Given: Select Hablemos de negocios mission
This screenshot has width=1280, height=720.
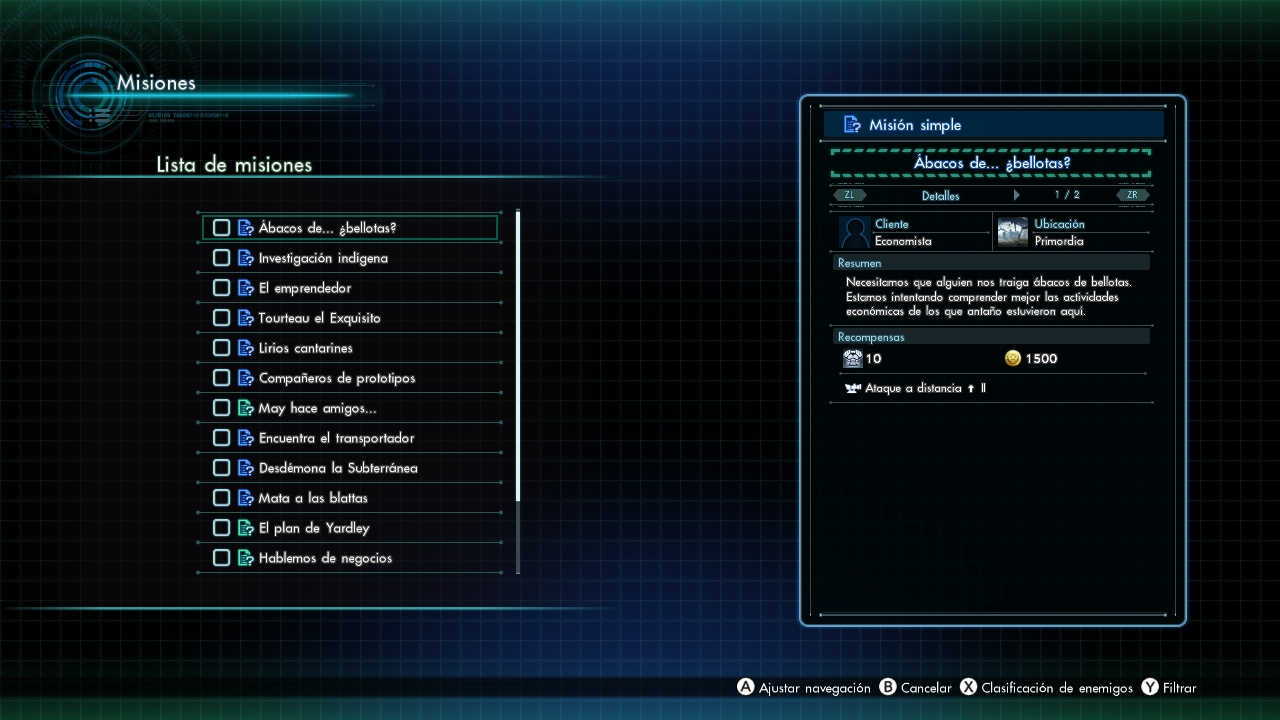Looking at the screenshot, I should point(325,558).
